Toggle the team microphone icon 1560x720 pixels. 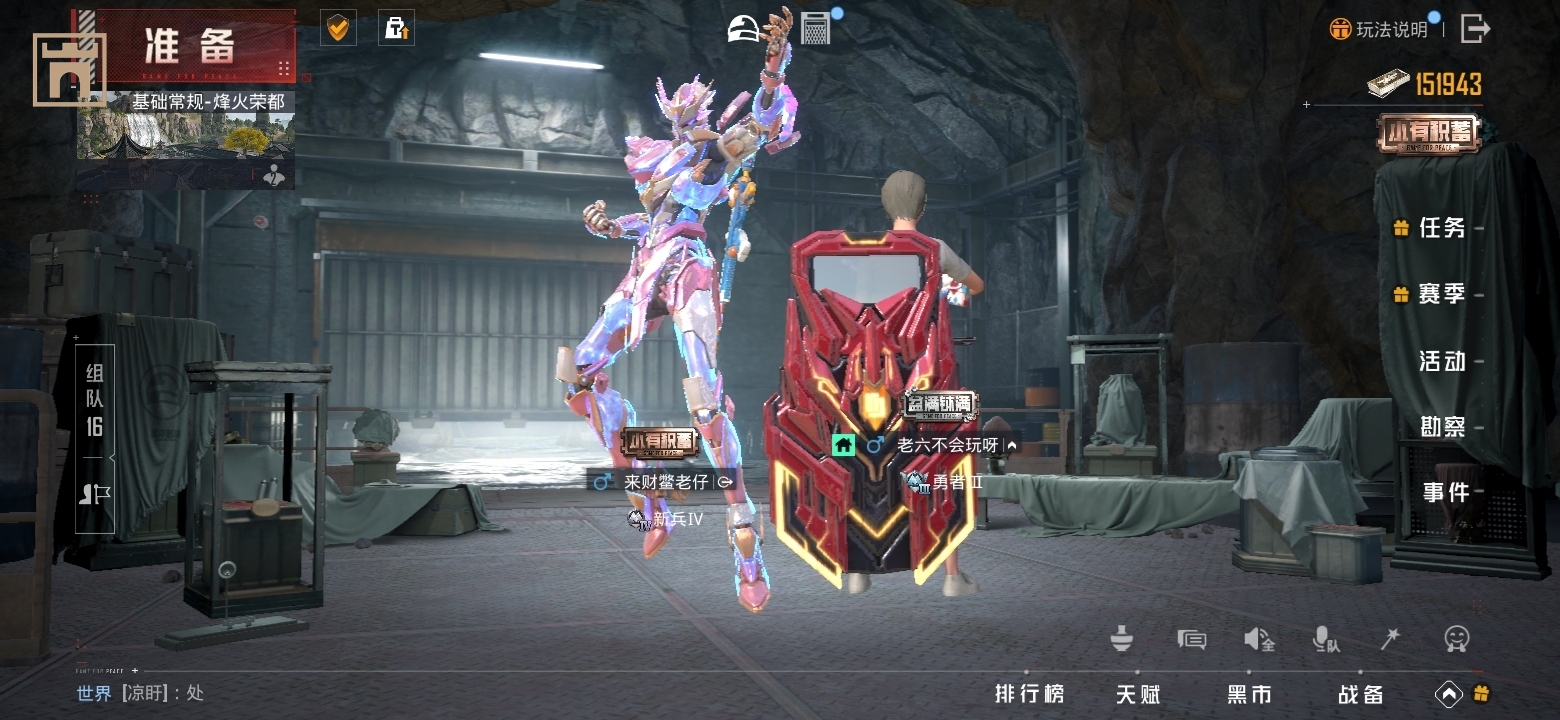point(1325,639)
